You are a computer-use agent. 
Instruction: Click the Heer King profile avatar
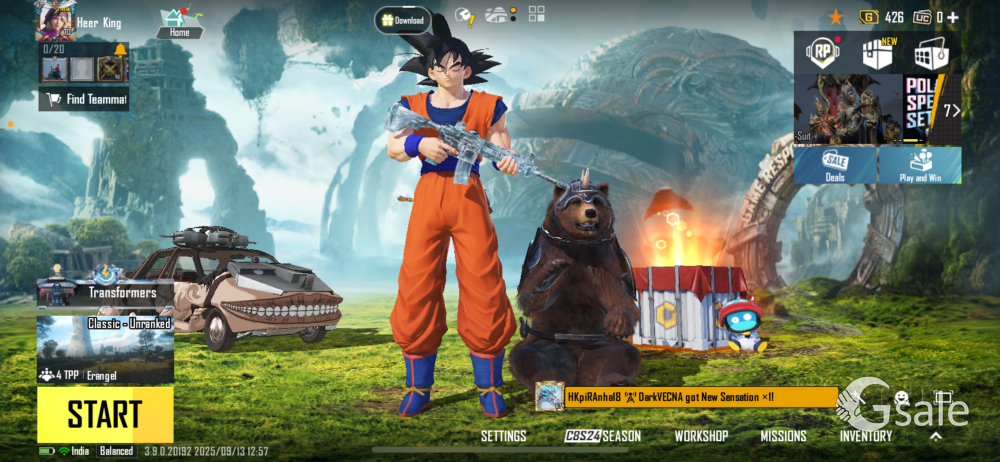tap(54, 21)
